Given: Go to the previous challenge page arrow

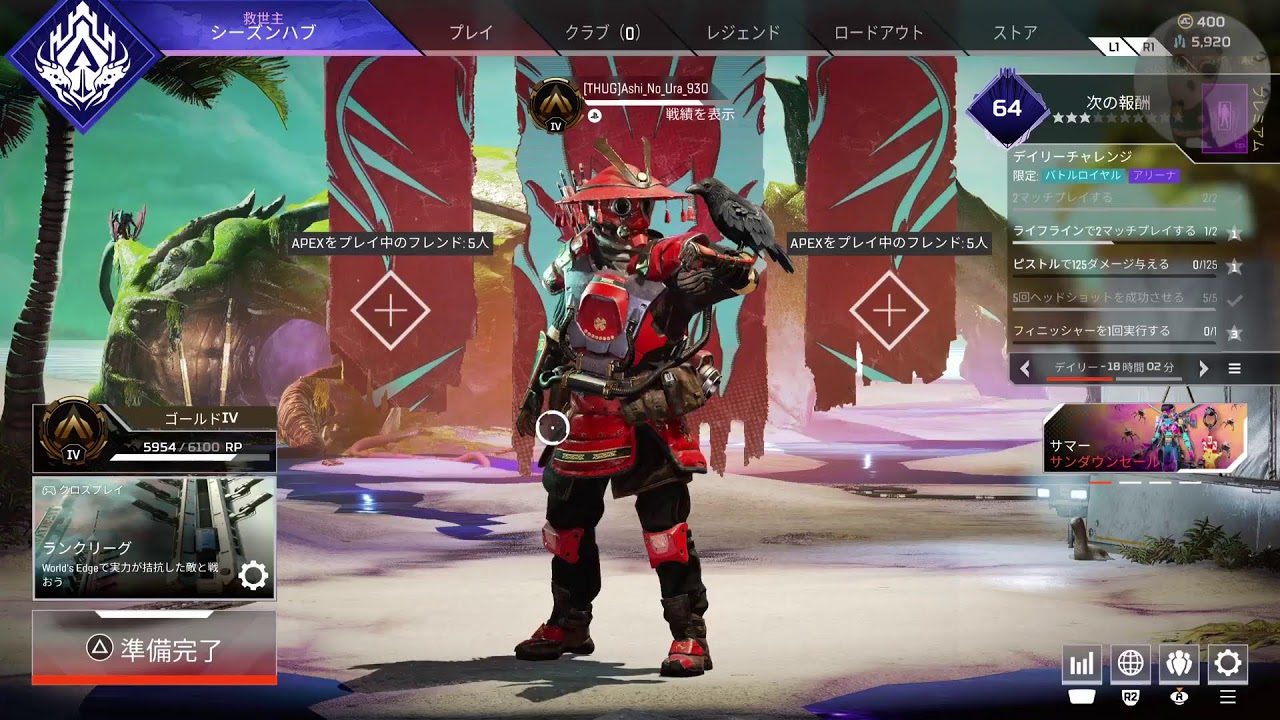Looking at the screenshot, I should (1025, 369).
